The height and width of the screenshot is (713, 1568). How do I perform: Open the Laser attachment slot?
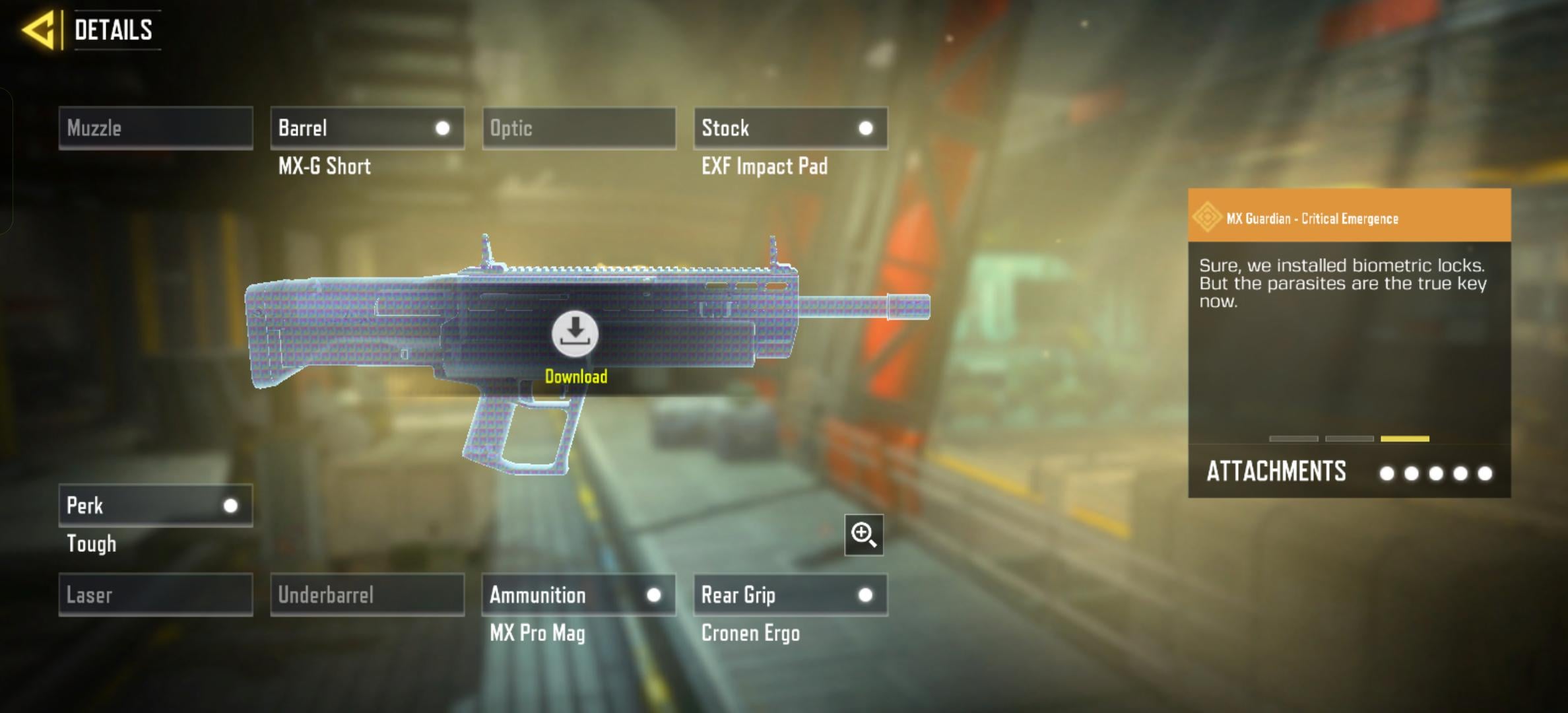156,595
